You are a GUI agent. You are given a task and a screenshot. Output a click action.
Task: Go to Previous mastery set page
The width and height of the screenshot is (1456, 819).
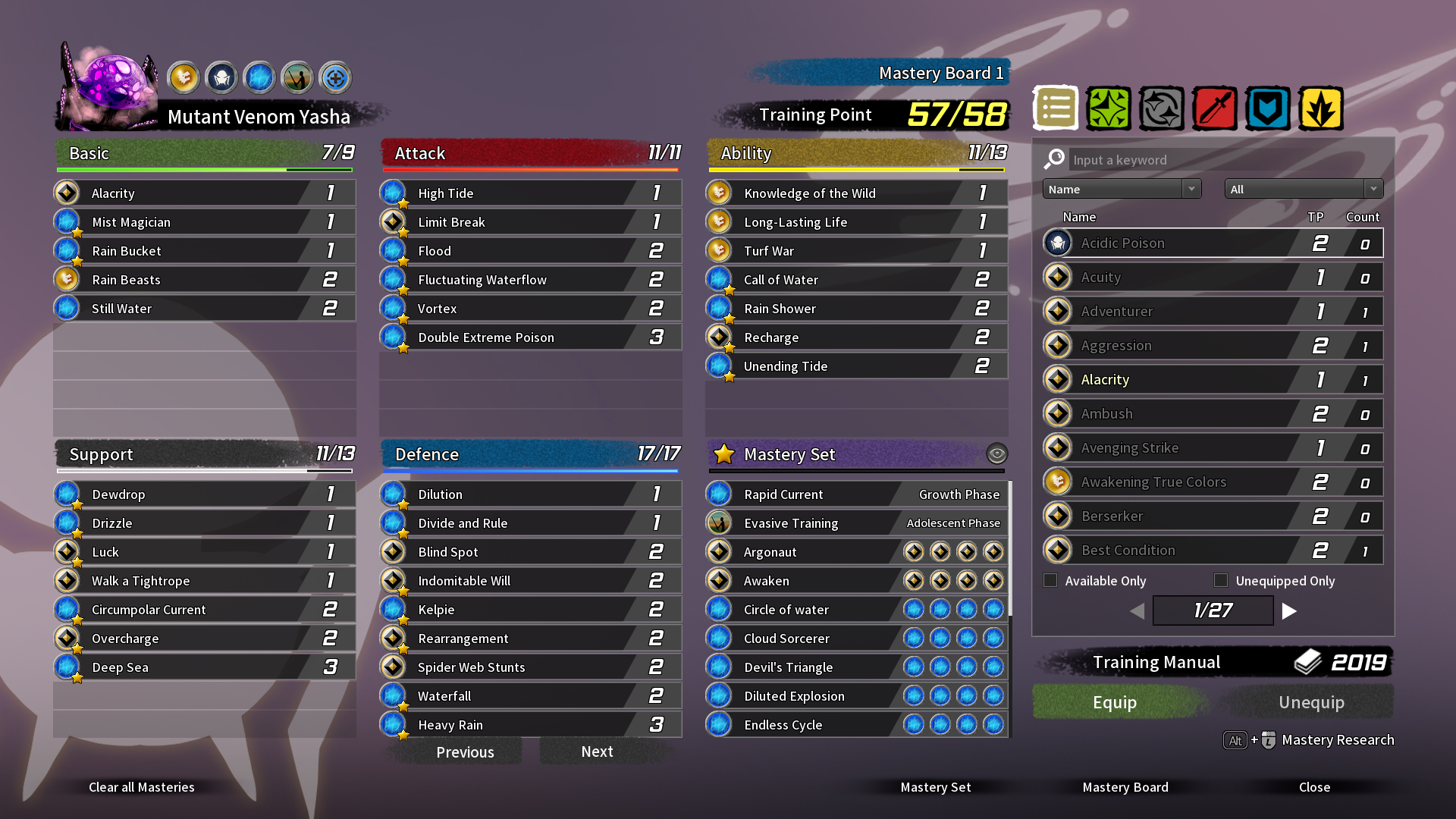[x=465, y=752]
